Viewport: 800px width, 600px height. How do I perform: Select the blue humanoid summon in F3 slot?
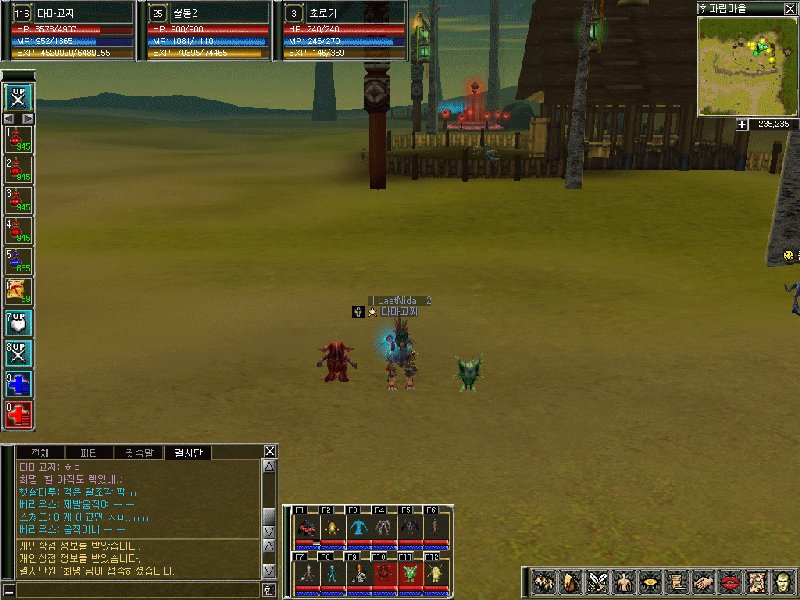tap(358, 526)
